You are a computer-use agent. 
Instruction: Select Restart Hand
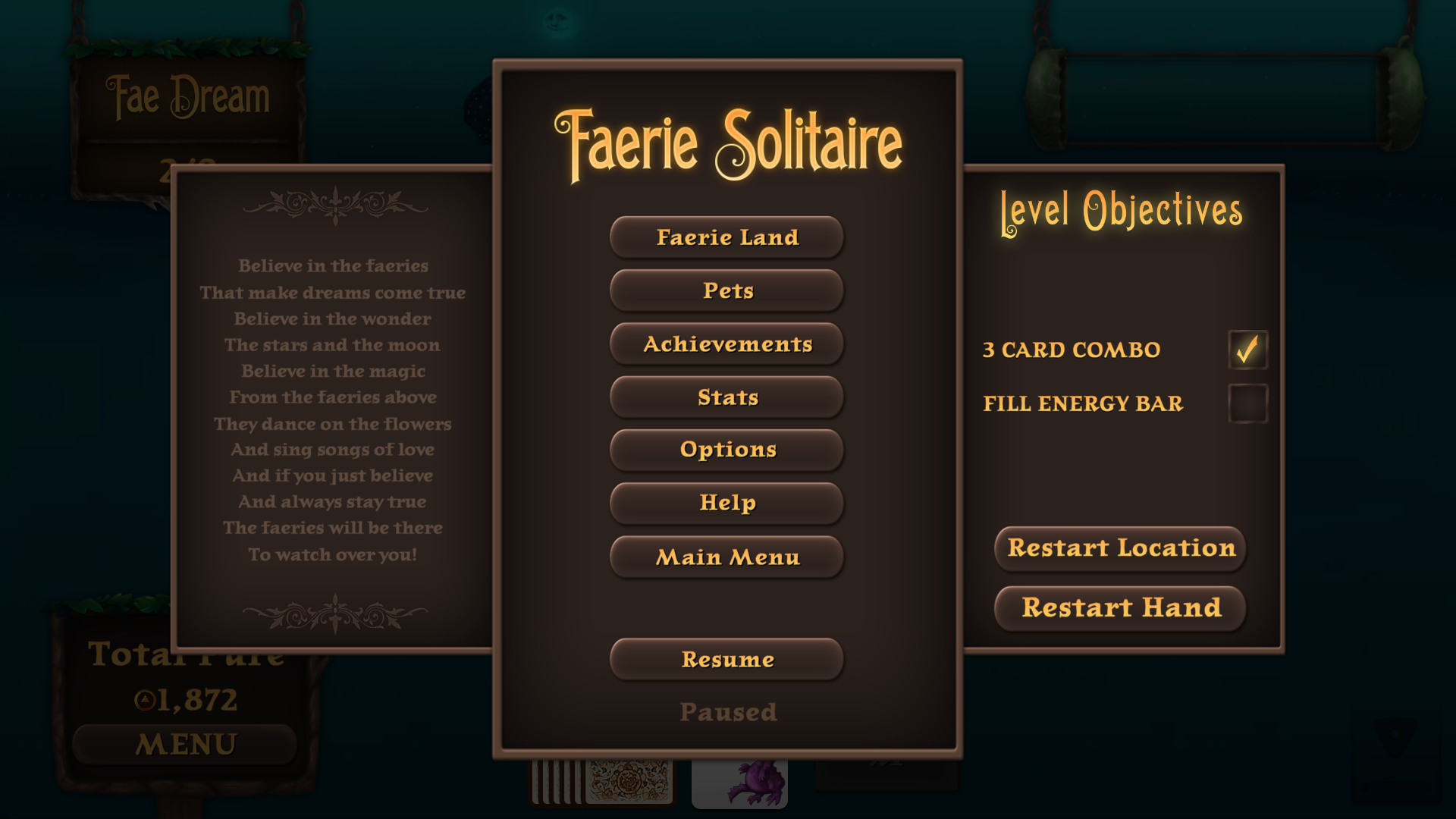tap(1121, 608)
